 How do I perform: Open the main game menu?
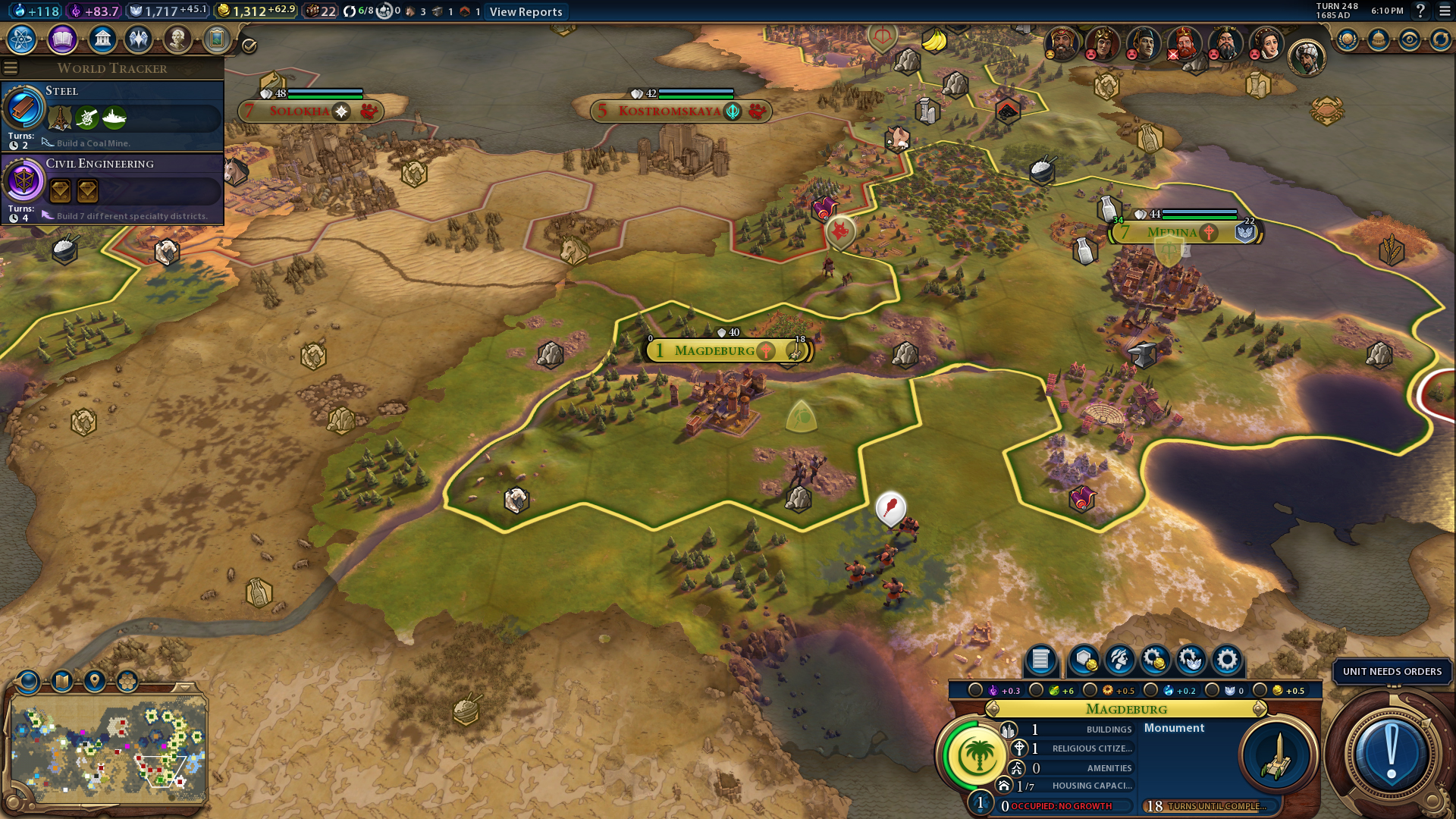1443,11
